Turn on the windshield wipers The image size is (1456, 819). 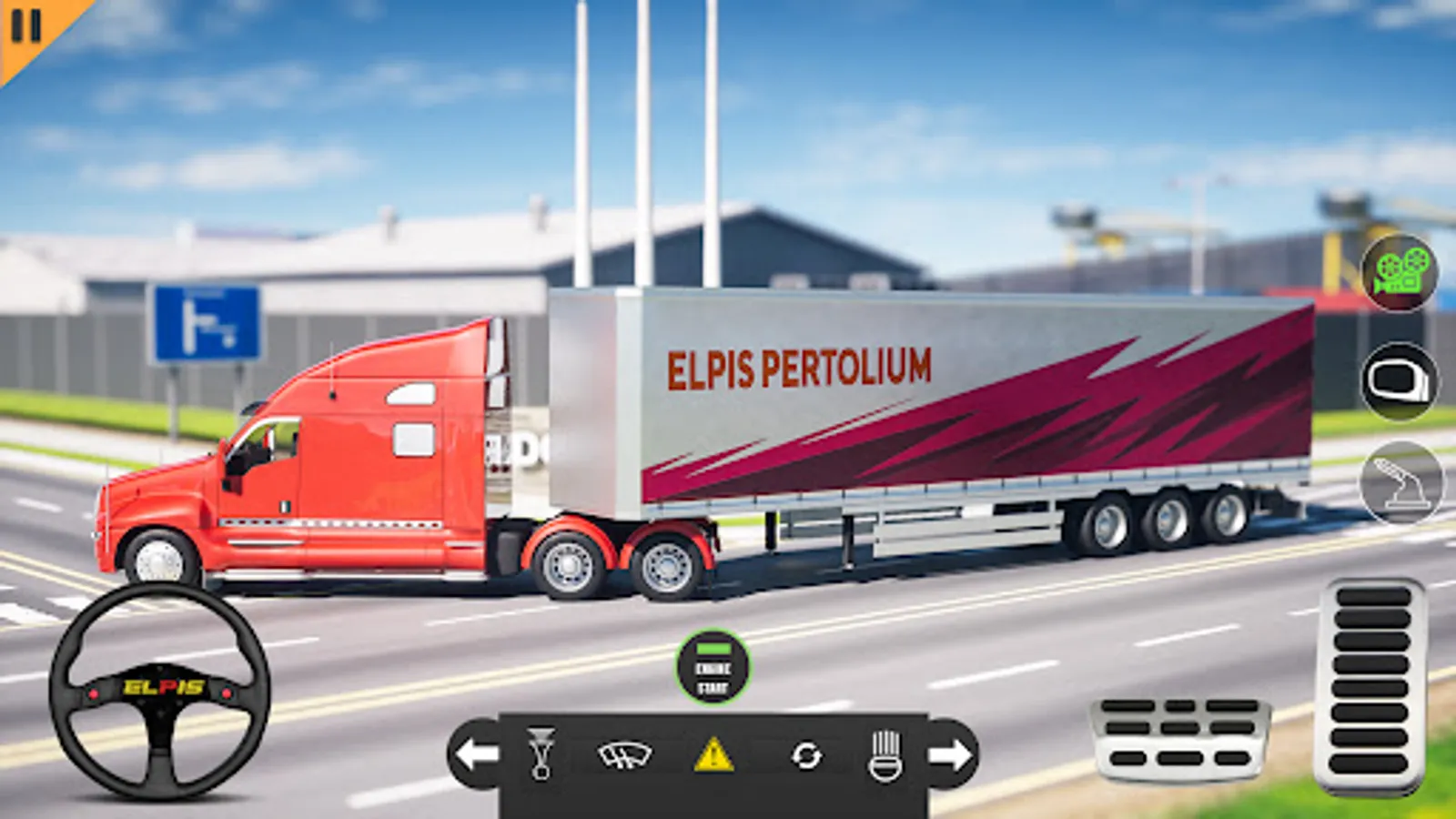[x=624, y=754]
